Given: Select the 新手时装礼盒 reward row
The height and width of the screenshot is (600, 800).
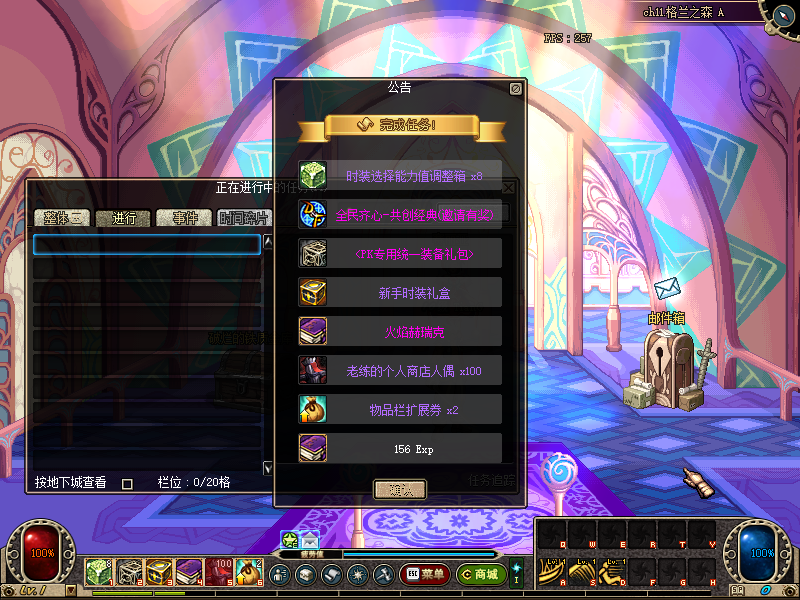Looking at the screenshot, I should tap(400, 292).
